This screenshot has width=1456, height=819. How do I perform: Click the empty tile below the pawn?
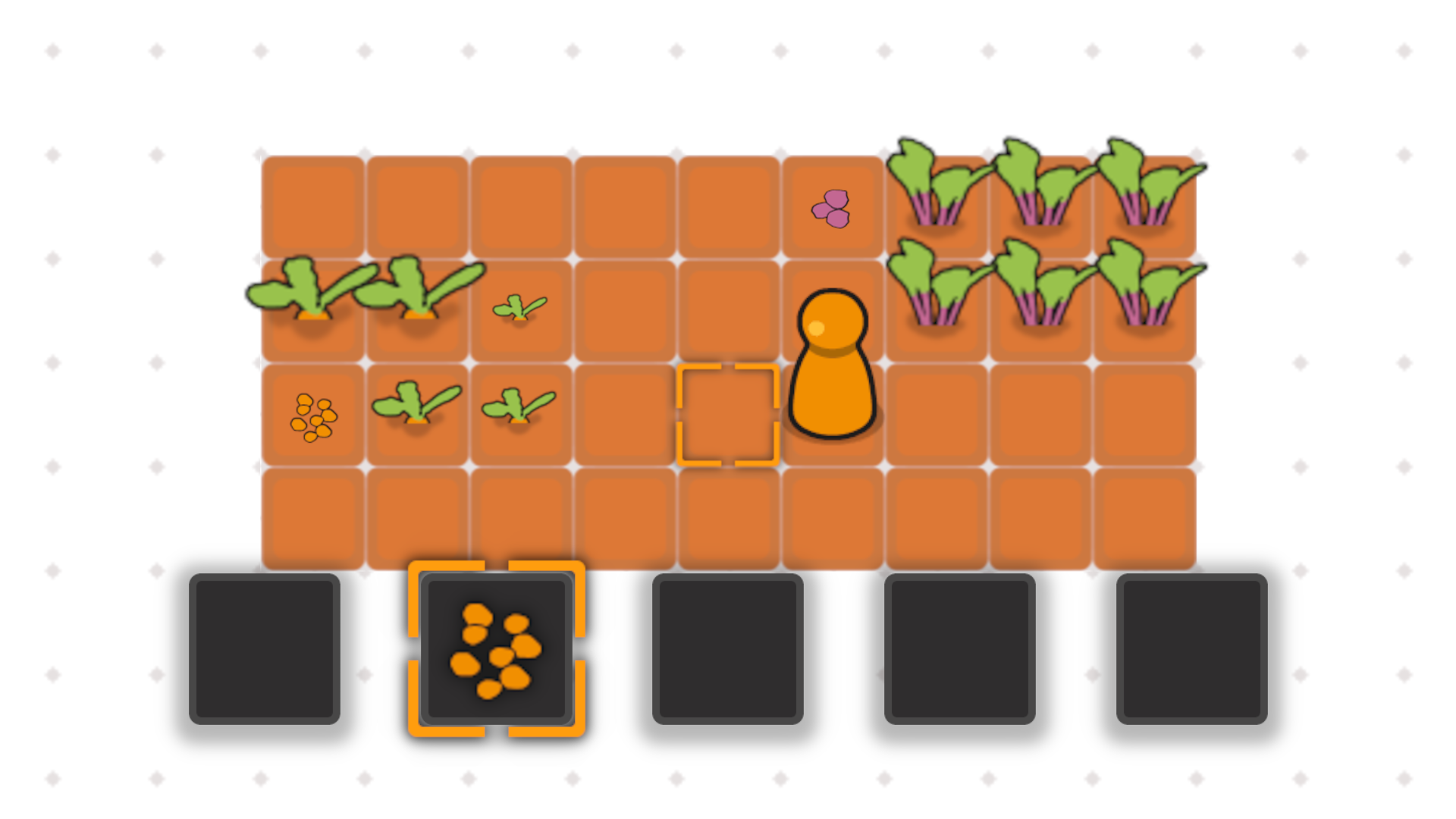[x=832, y=516]
